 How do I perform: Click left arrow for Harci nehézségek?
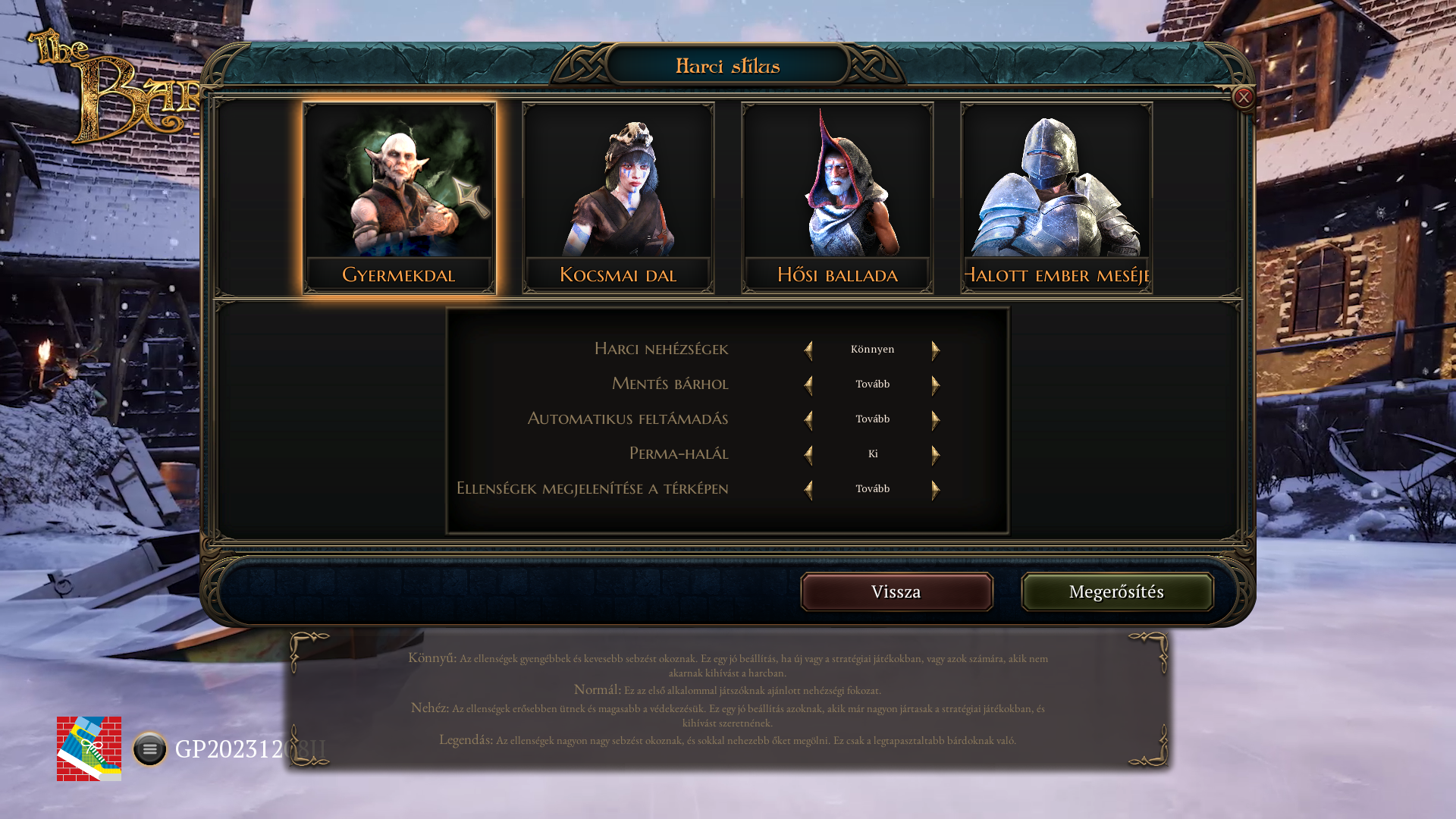click(x=808, y=350)
